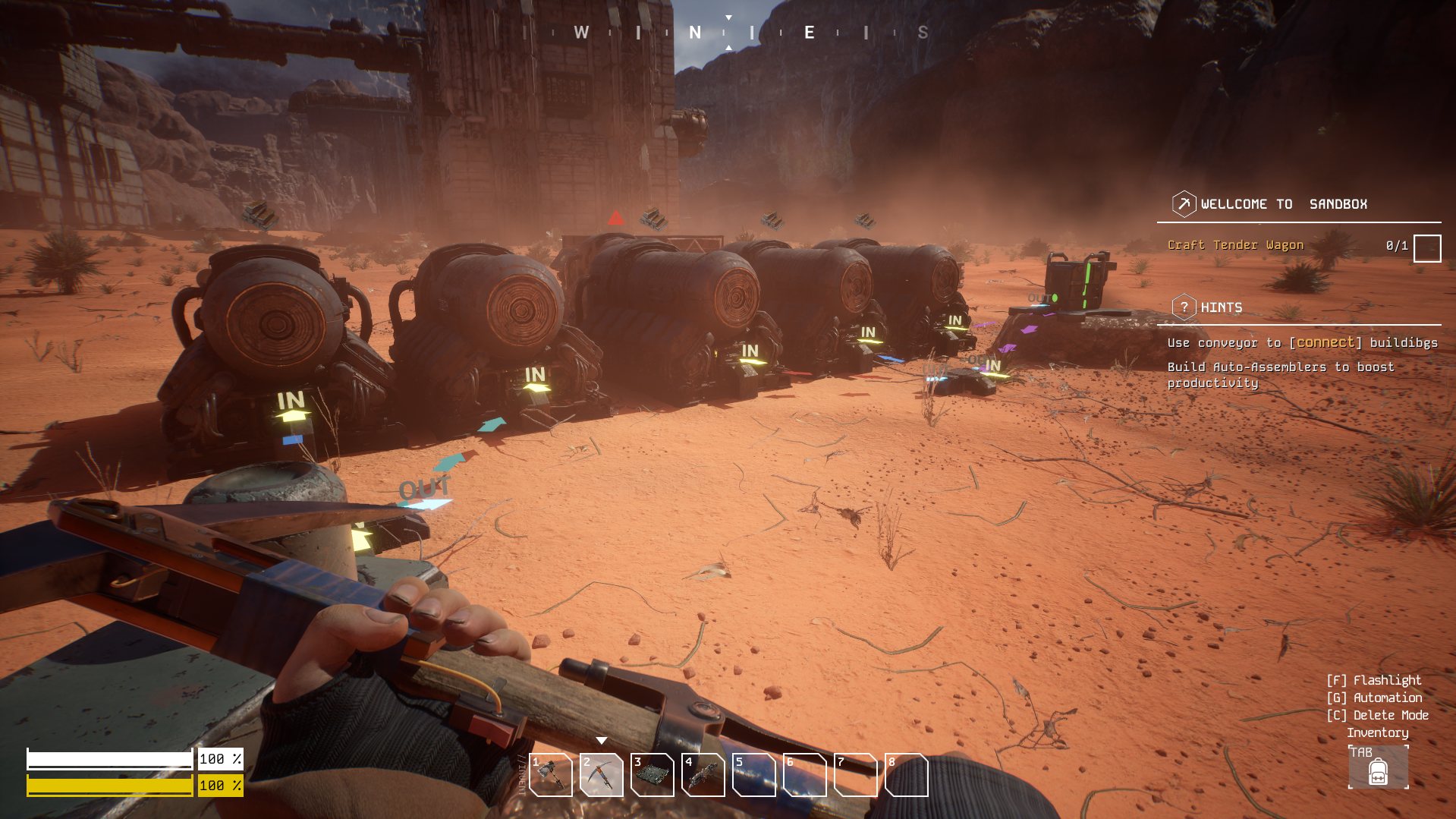The width and height of the screenshot is (1456, 819).
Task: Select the pickaxe in hotbar slot 2
Action: point(602,775)
